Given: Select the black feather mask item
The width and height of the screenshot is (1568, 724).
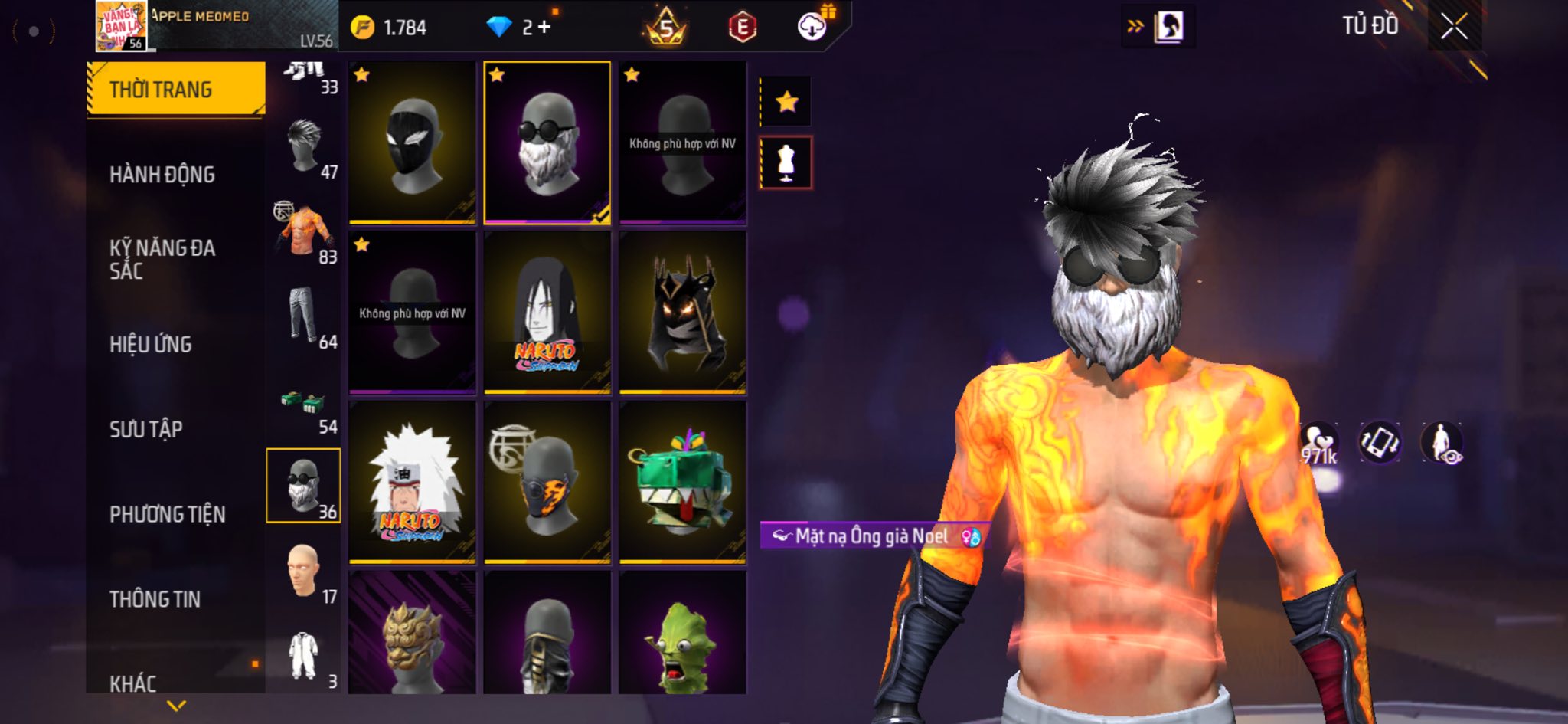Looking at the screenshot, I should [412, 143].
